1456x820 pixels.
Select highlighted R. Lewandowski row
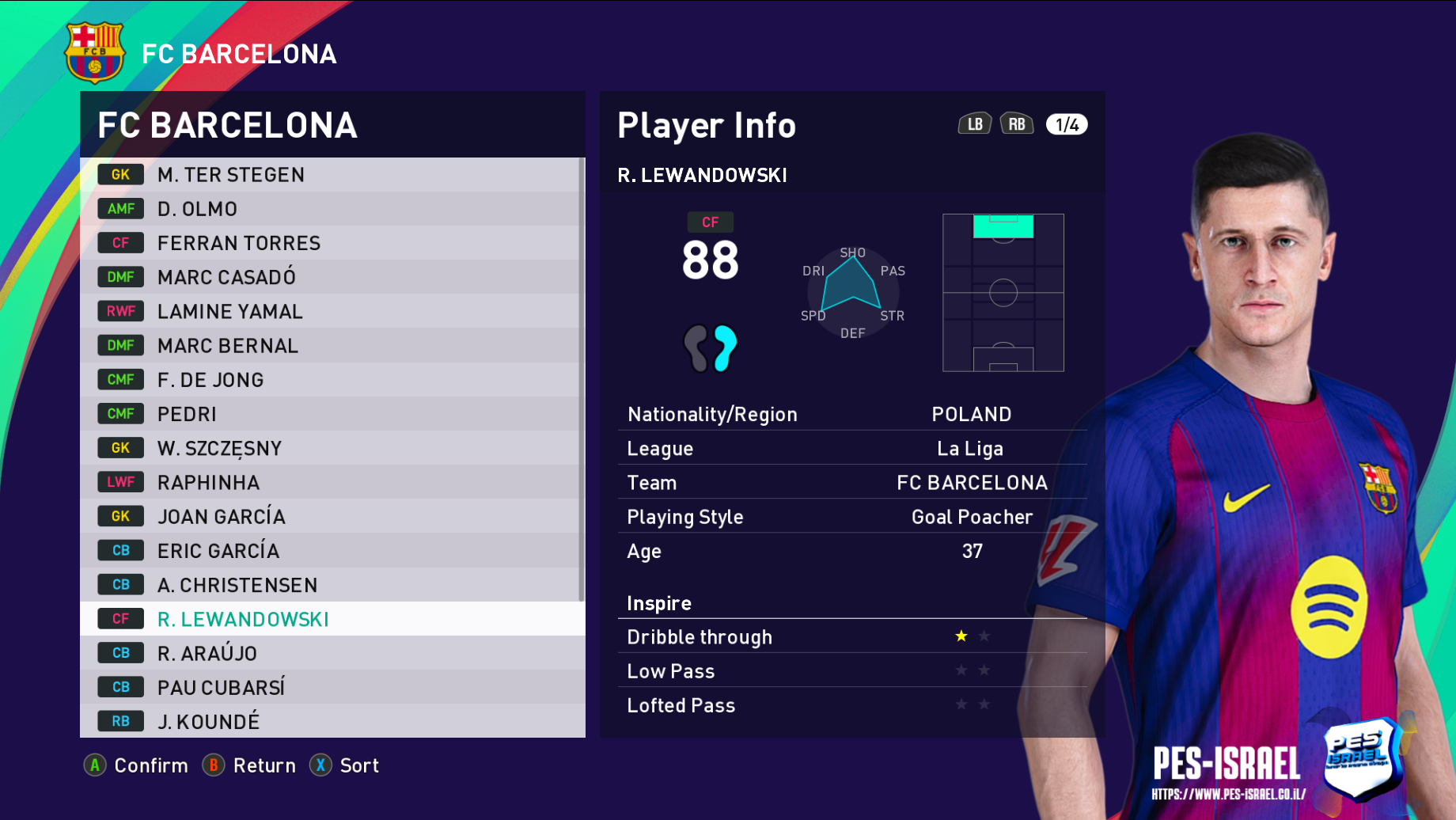click(x=332, y=619)
